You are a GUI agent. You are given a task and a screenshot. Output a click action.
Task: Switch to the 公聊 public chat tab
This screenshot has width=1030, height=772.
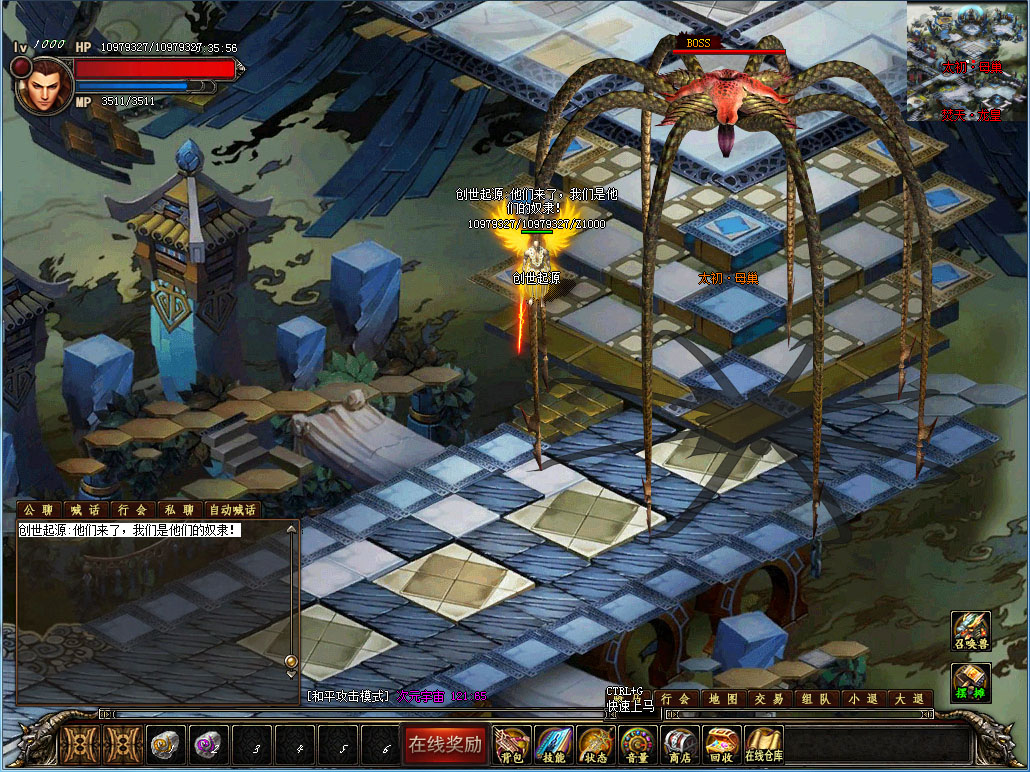(38, 509)
